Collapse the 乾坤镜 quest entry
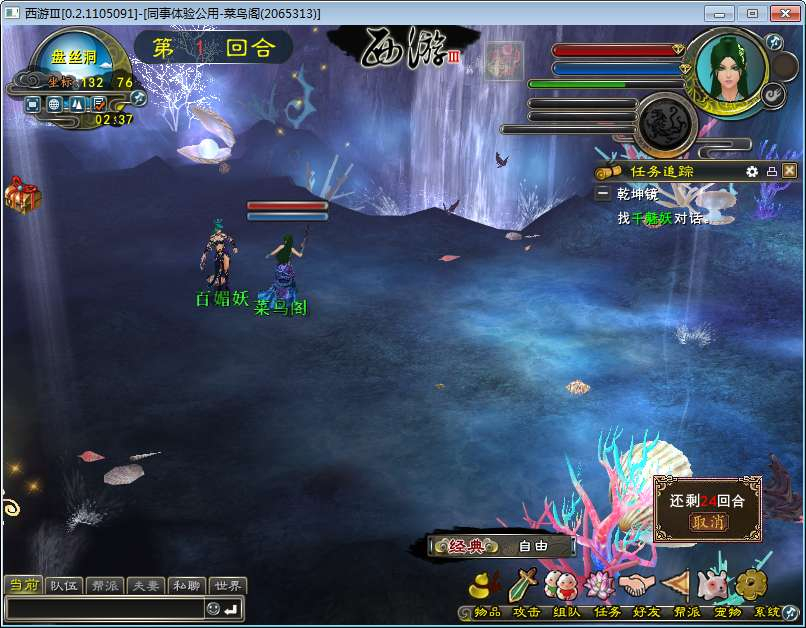Image resolution: width=806 pixels, height=628 pixels. coord(603,194)
